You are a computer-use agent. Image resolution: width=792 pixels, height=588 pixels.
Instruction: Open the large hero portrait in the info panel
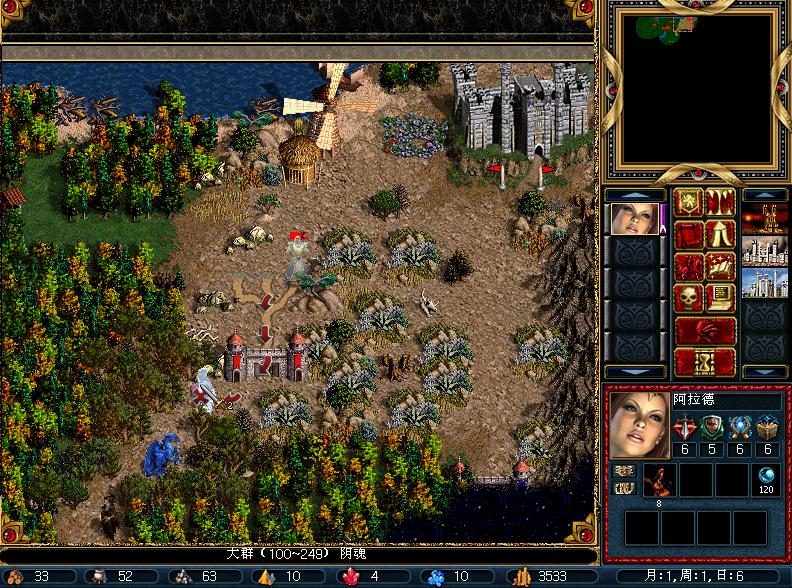click(x=639, y=425)
